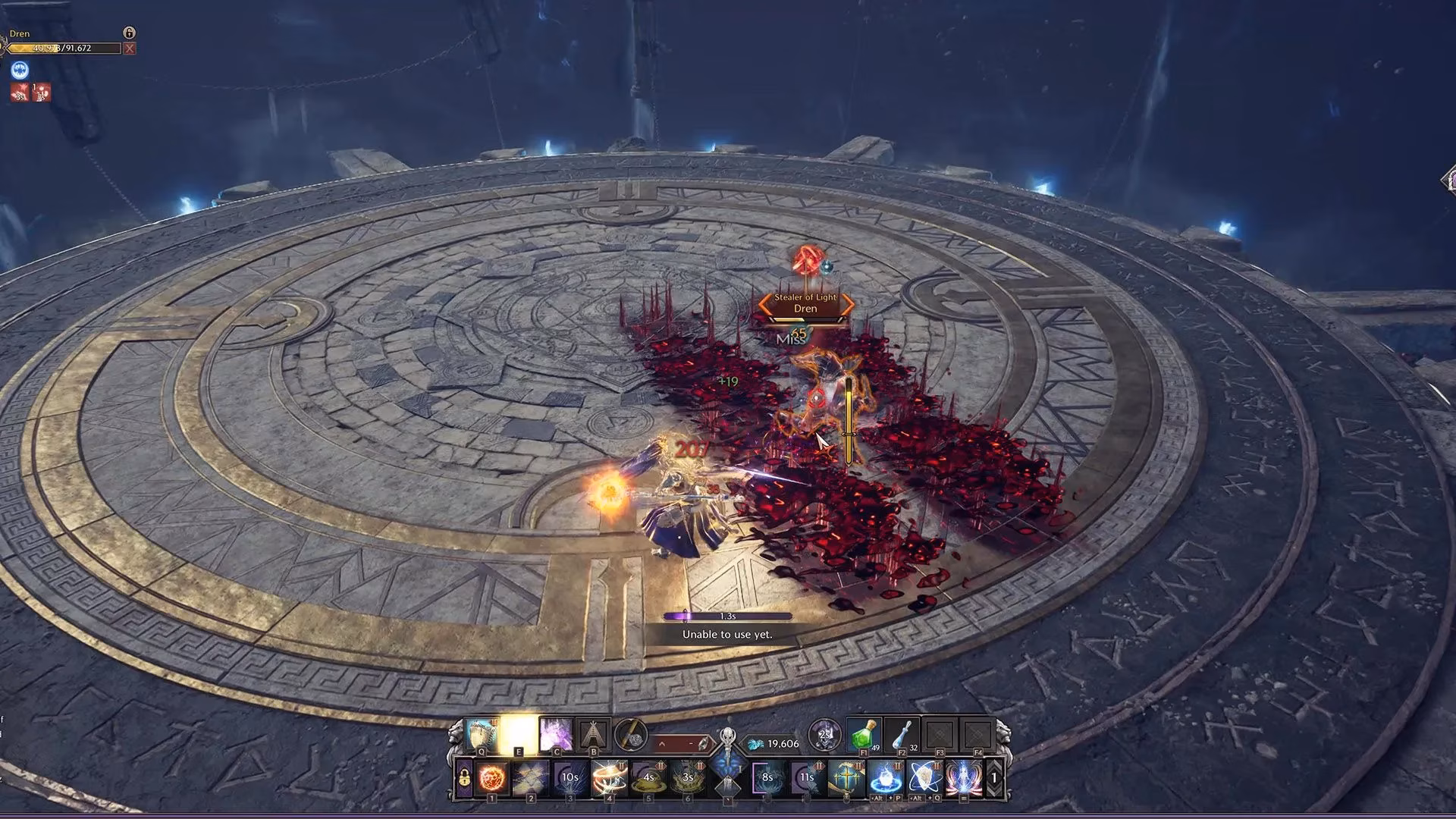Viewport: 1456px width, 819px height.
Task: Open the camp tent icon on B
Action: click(x=594, y=736)
